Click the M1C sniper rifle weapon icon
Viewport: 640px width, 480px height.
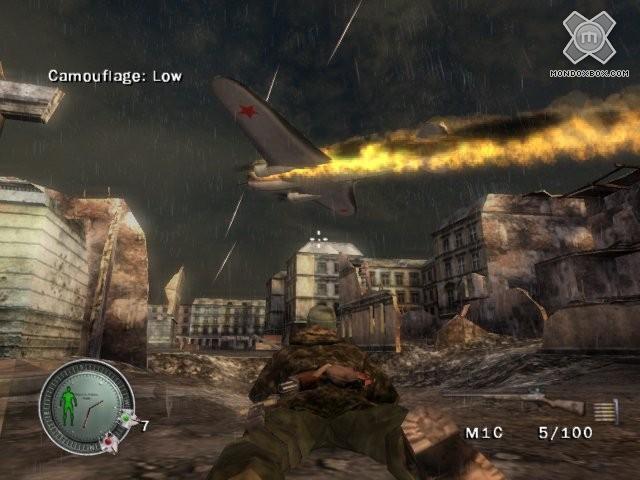point(529,401)
